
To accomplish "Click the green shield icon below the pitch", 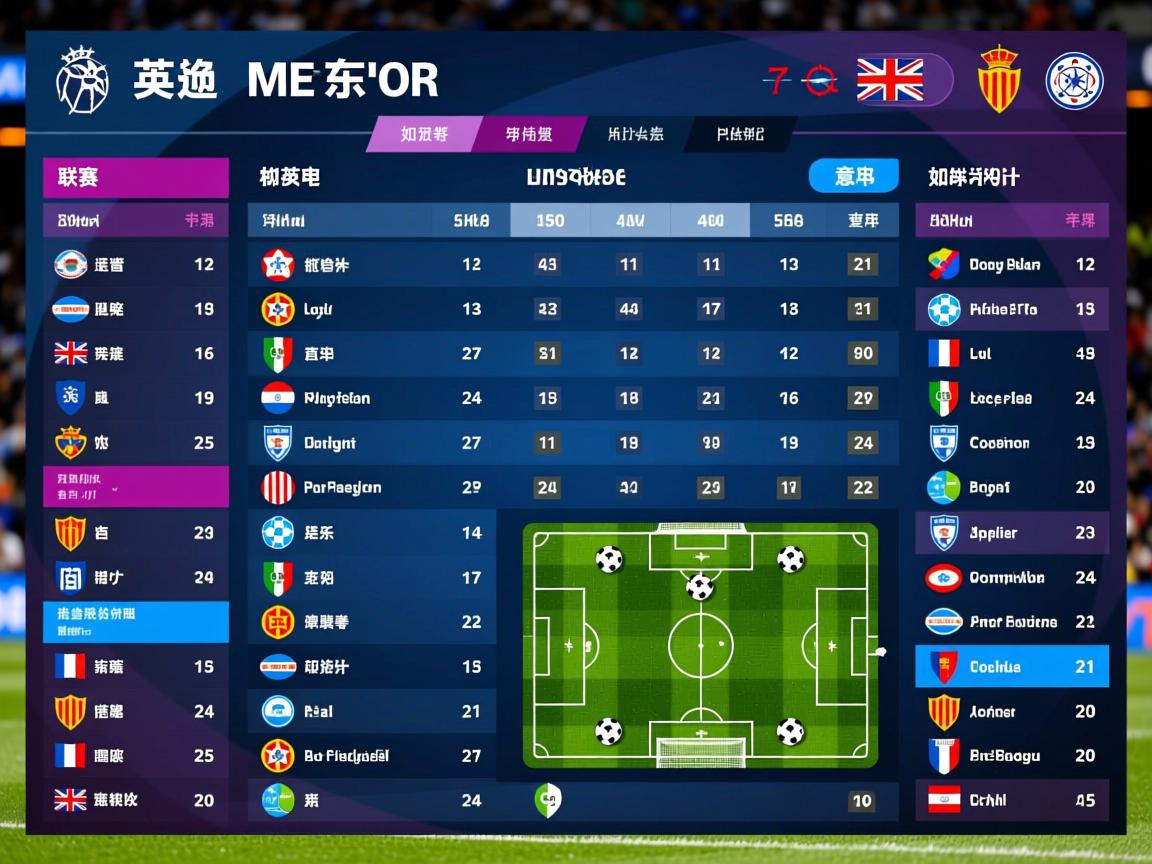I will pos(548,800).
